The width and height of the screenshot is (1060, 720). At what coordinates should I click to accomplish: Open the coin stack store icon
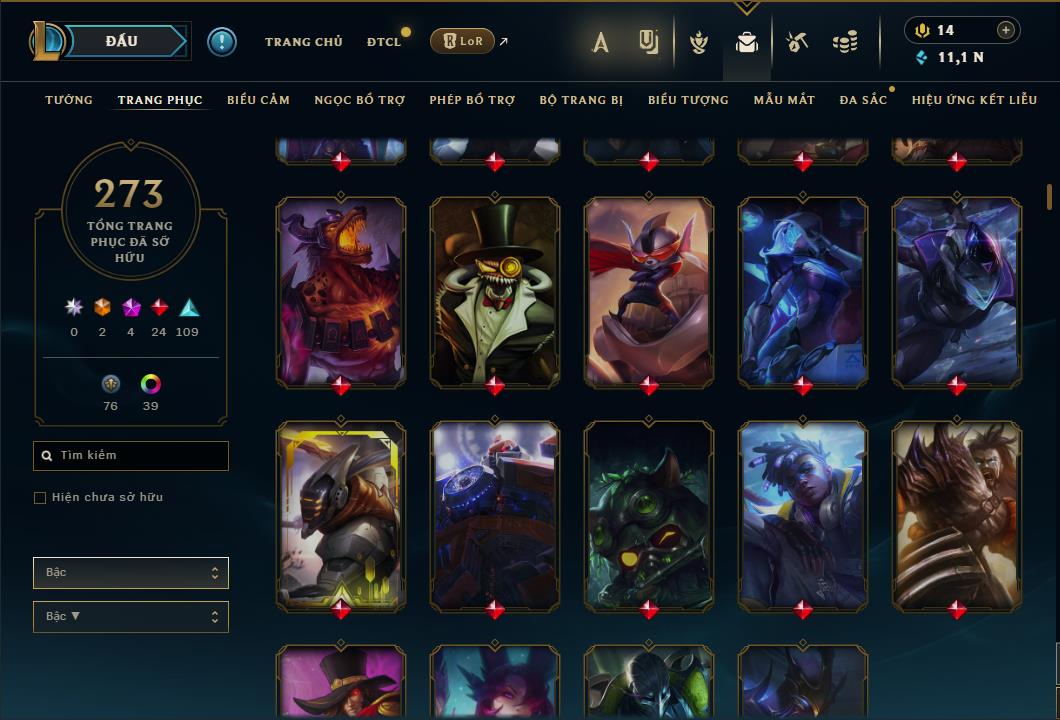(x=845, y=42)
